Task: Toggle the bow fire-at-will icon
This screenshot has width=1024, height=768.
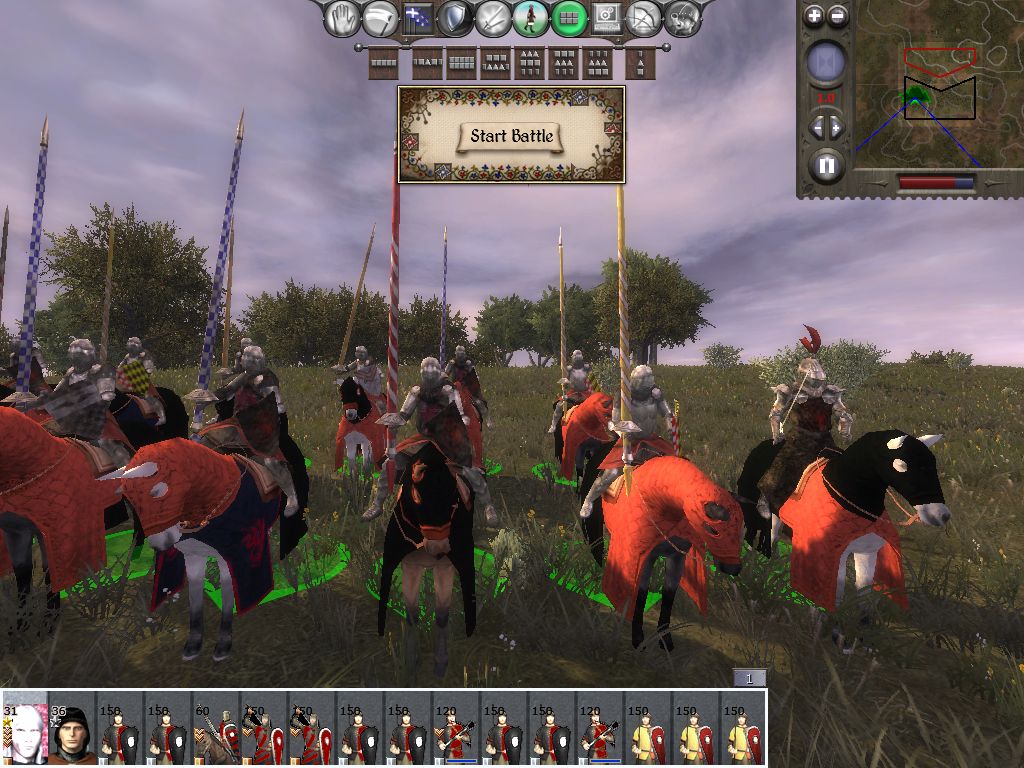Action: tap(644, 17)
